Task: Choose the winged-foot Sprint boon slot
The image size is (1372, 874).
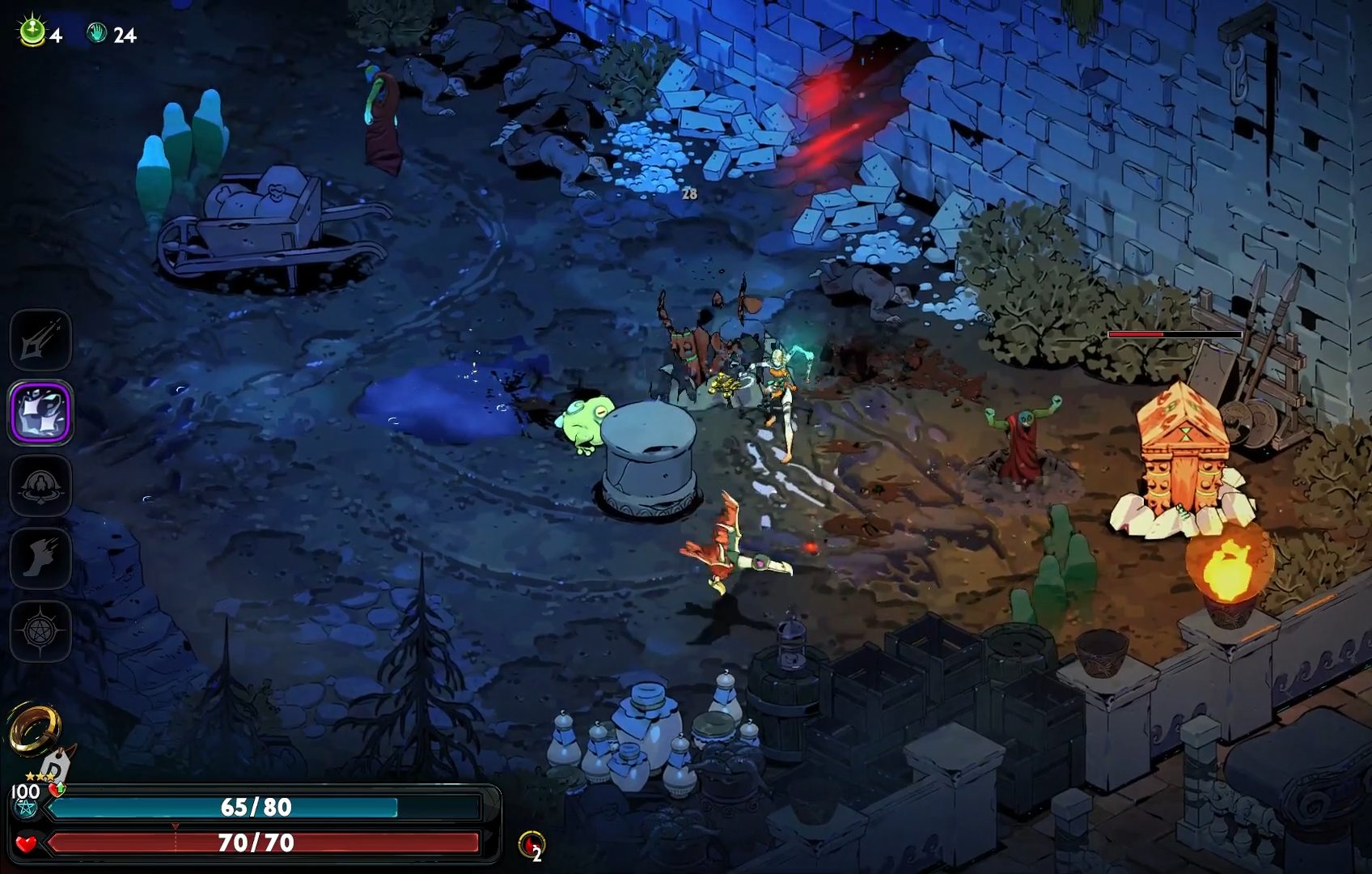Action: (40, 558)
